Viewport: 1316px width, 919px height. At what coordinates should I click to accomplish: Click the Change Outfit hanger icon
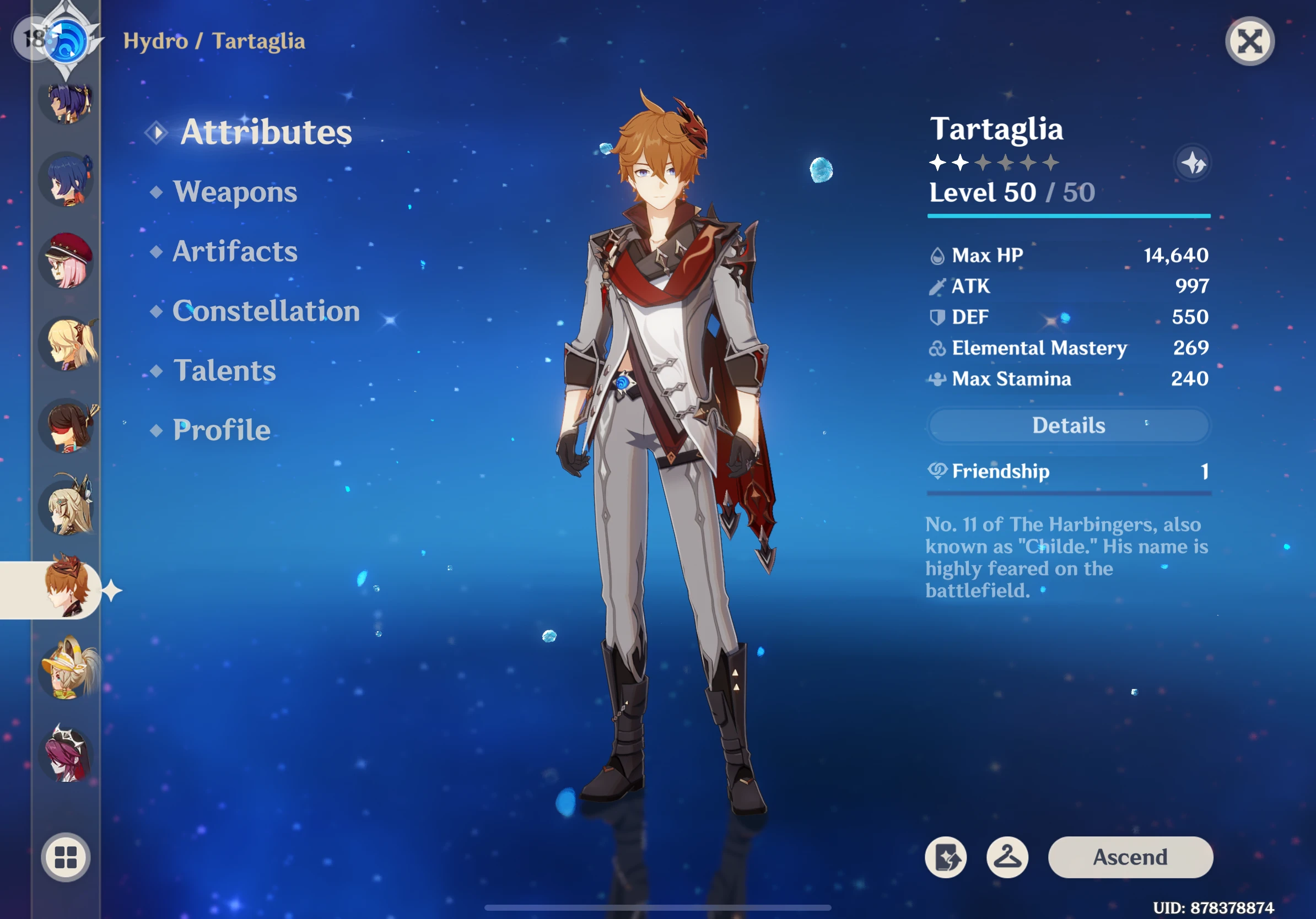coord(1007,857)
